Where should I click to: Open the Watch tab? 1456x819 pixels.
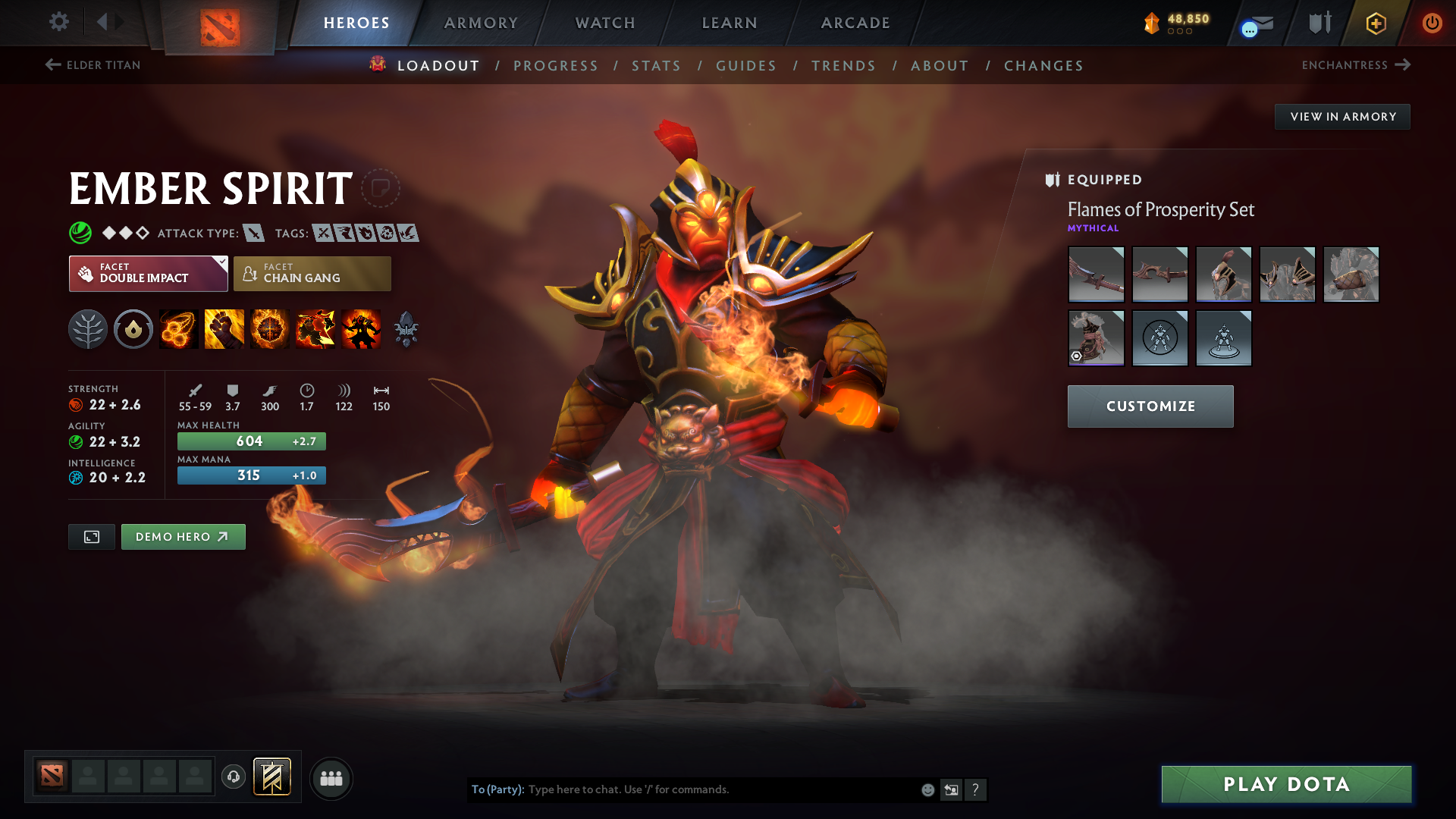point(605,23)
